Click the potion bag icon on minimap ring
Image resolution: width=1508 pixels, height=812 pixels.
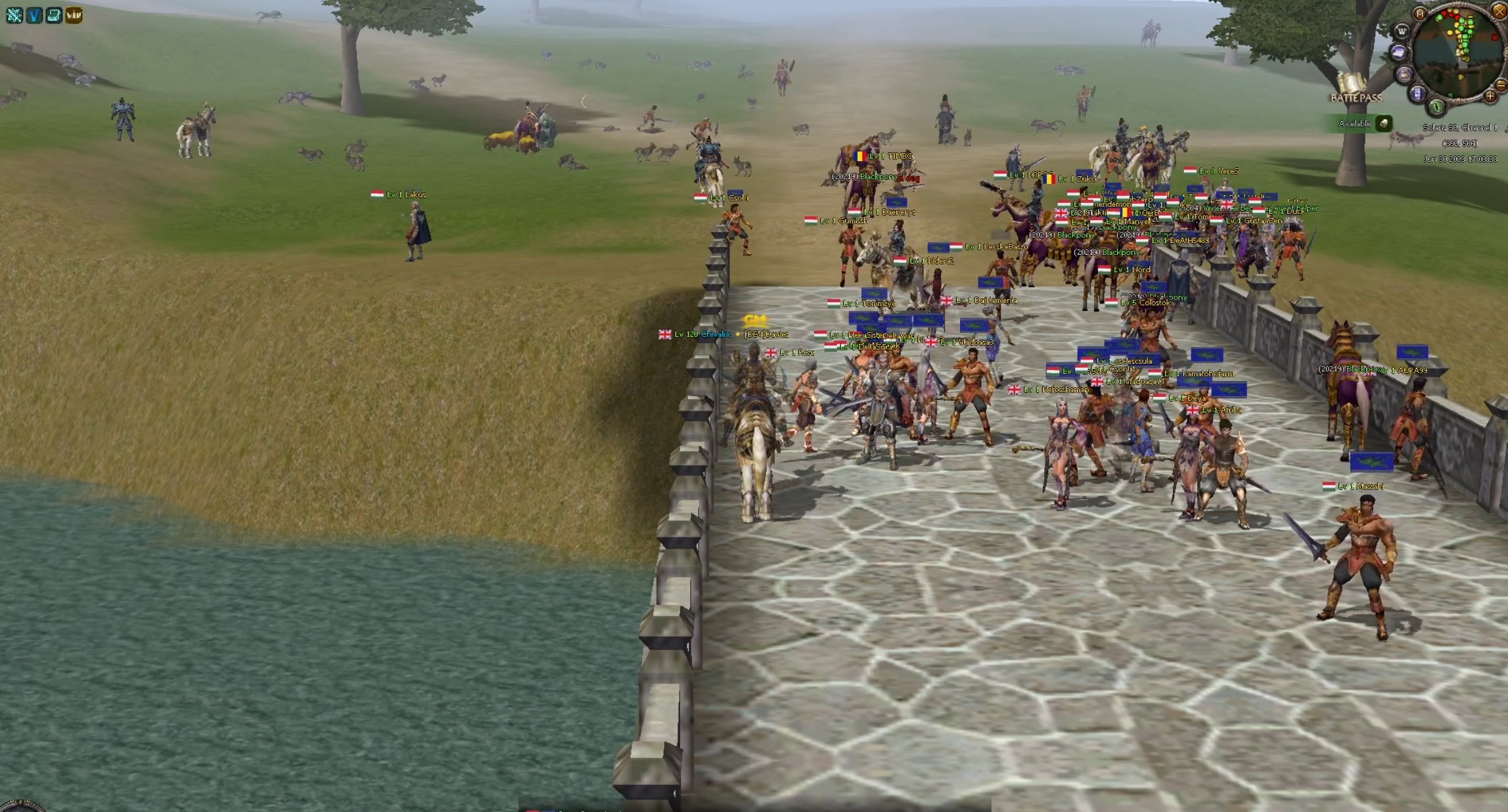[1404, 74]
